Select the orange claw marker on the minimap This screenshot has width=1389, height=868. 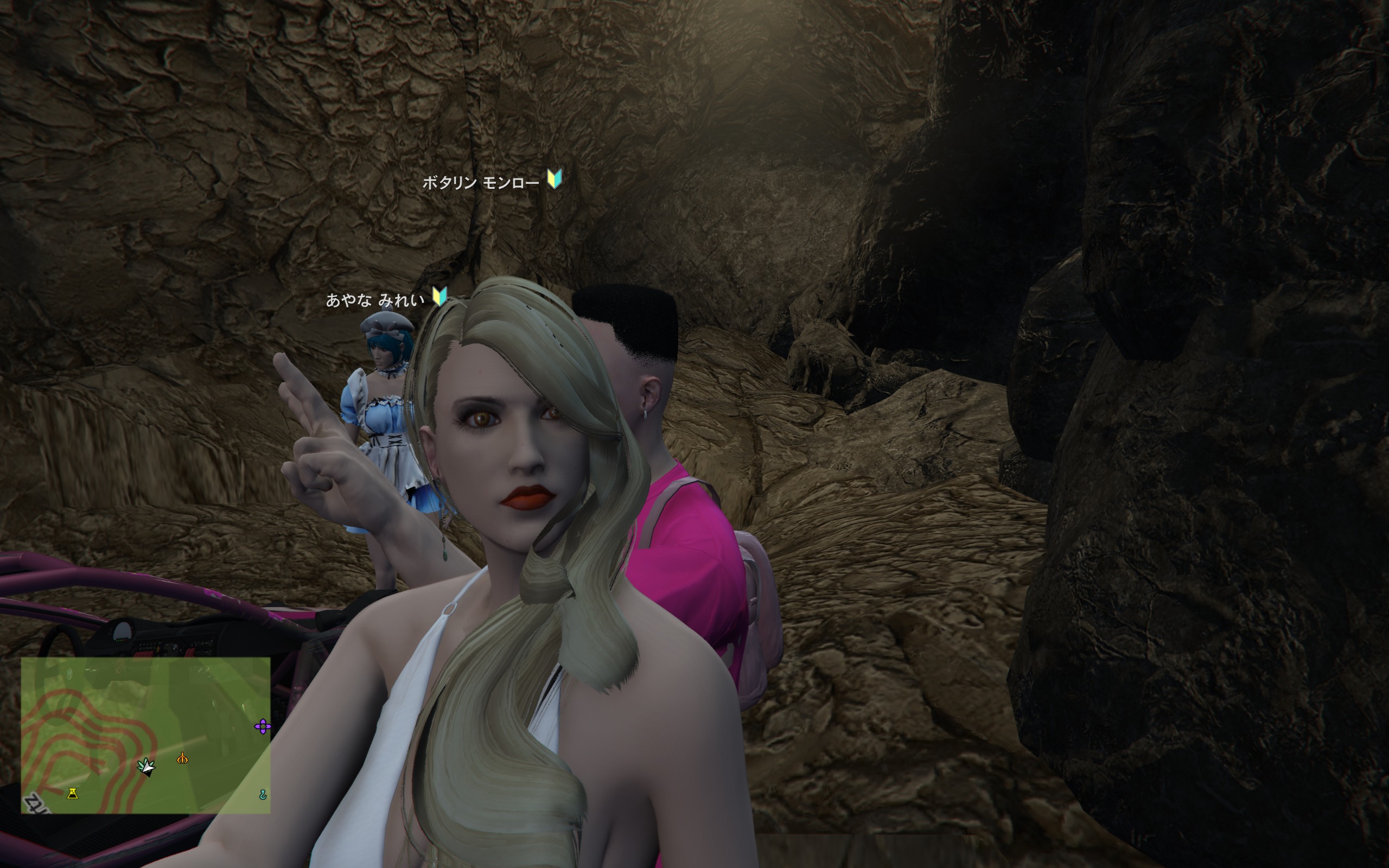click(x=182, y=759)
